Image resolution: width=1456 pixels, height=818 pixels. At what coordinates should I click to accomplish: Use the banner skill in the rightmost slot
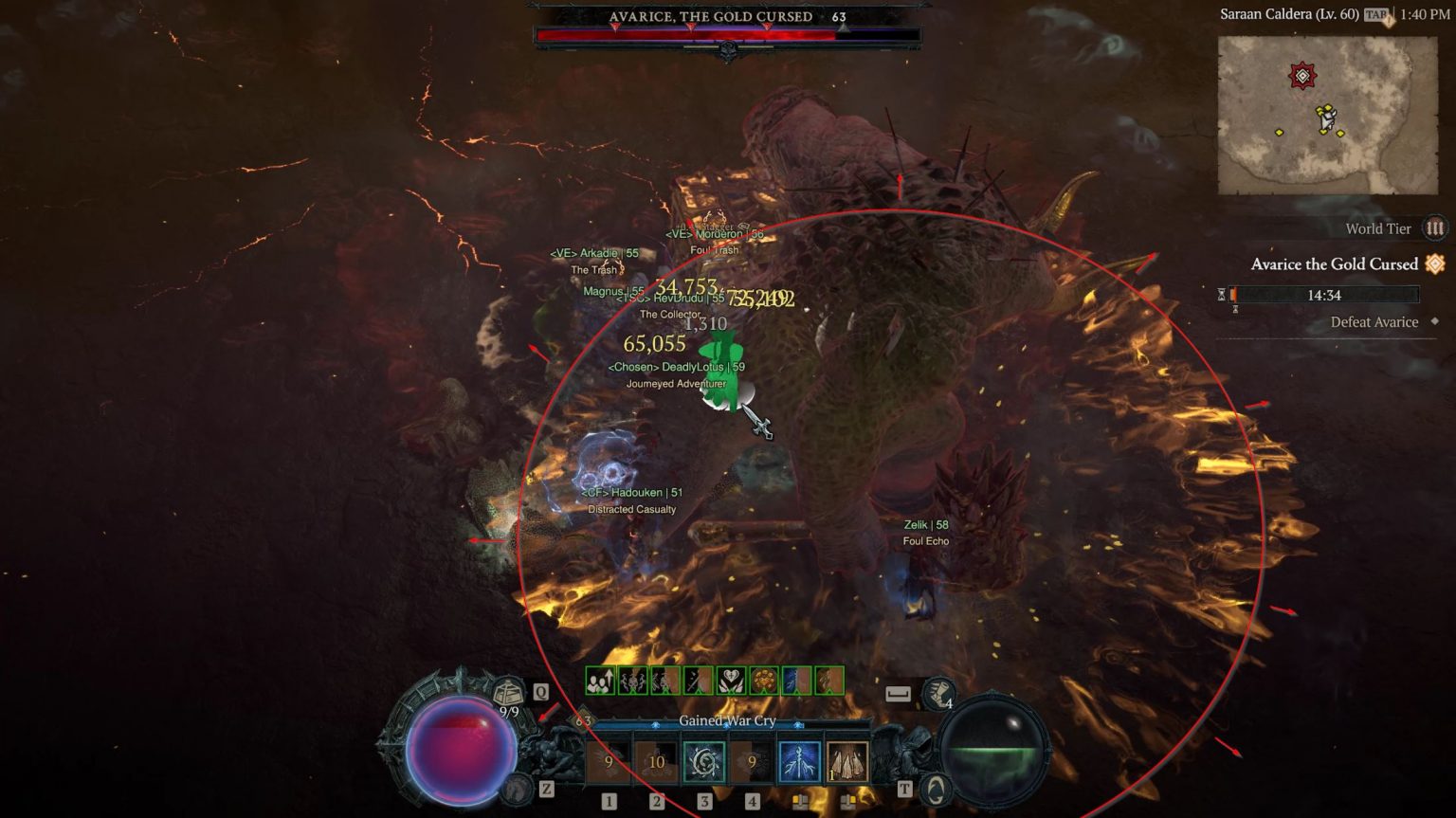point(846,761)
